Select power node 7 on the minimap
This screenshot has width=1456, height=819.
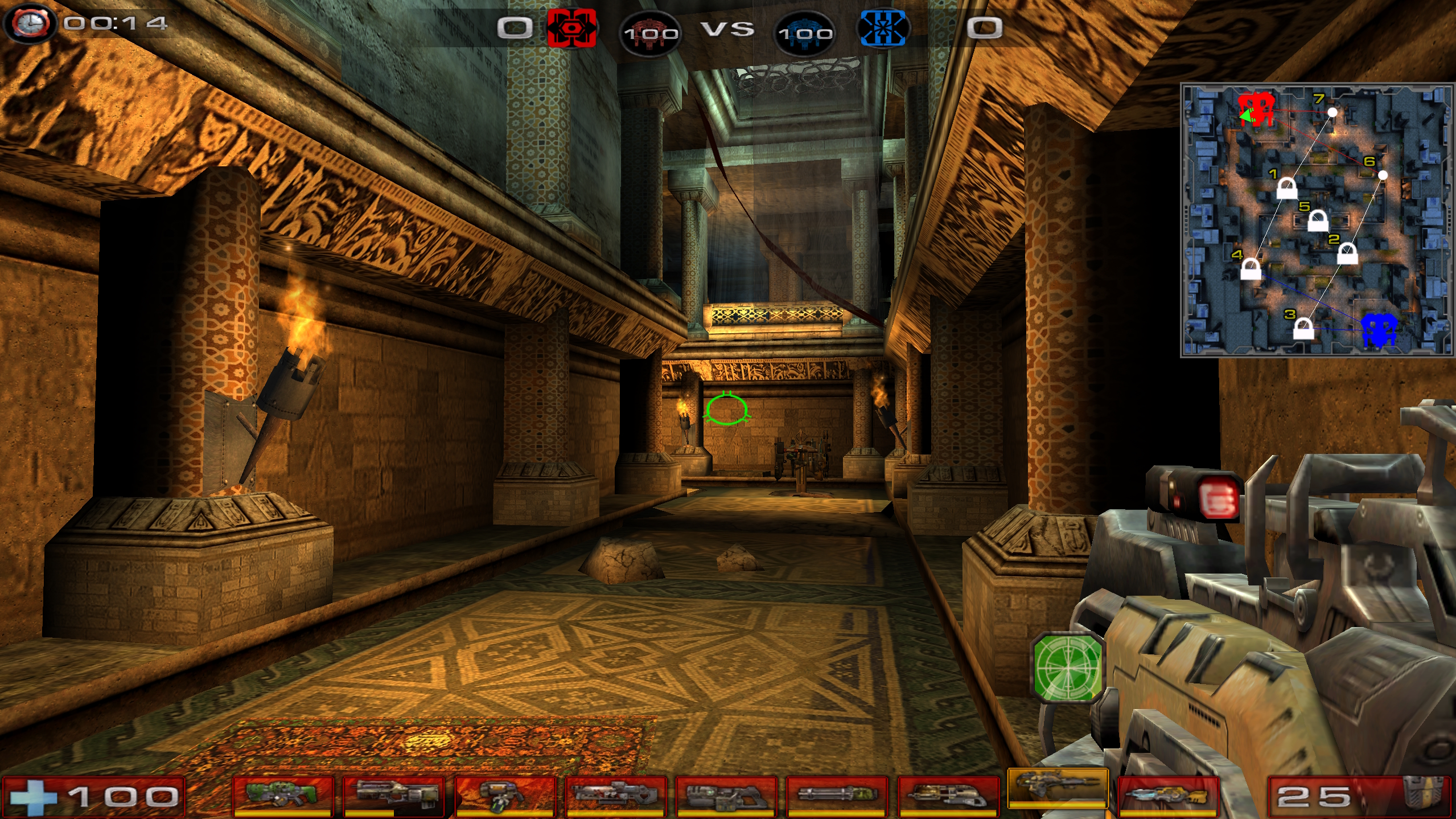pos(1332,112)
